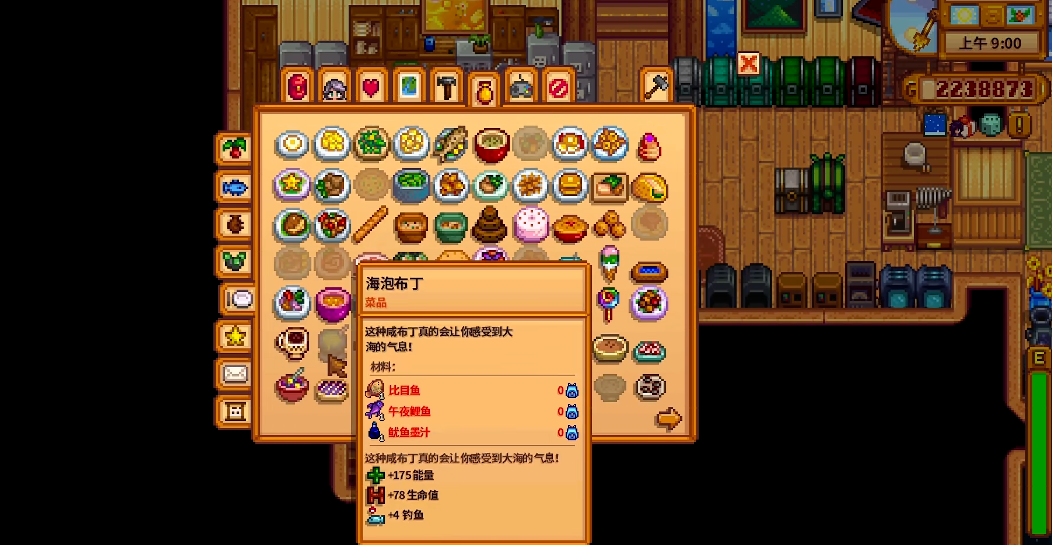Open the inventory backpack tab
The width and height of the screenshot is (1052, 545).
[x=298, y=88]
